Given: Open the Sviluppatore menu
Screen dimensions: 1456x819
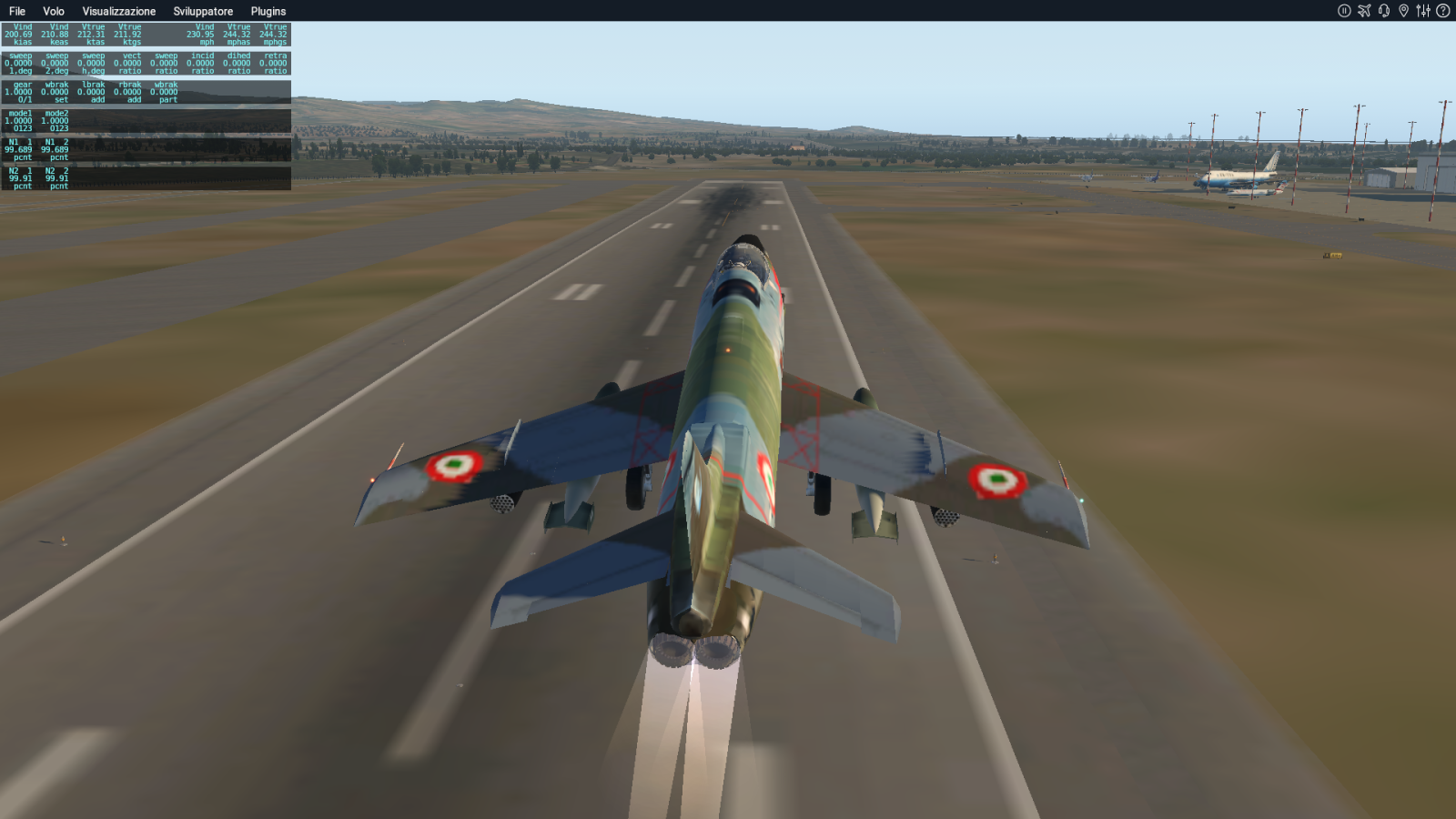Looking at the screenshot, I should point(203,11).
